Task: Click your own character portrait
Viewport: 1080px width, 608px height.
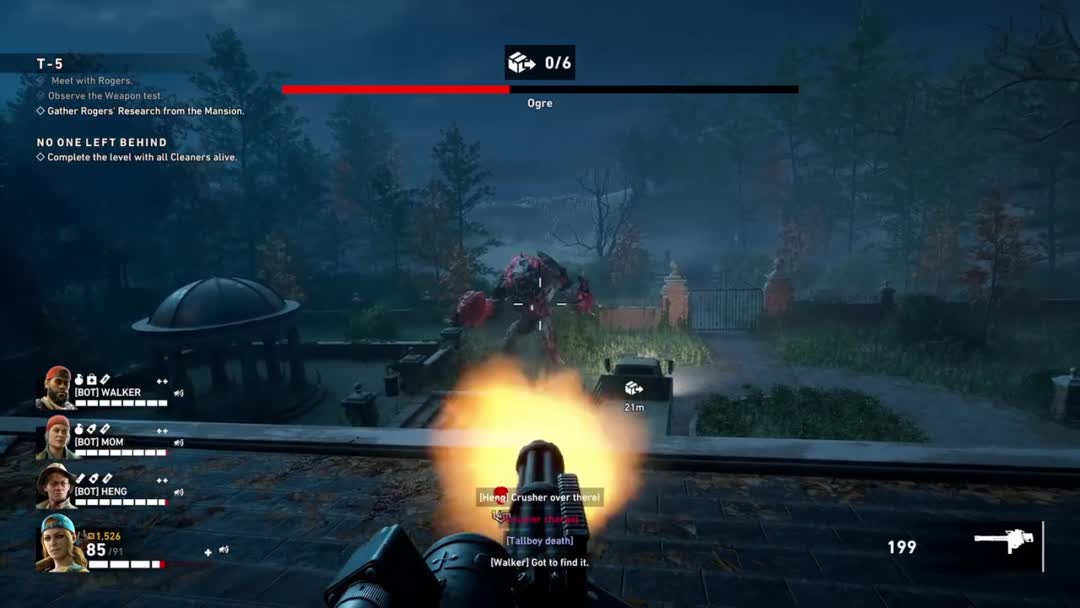Action: click(59, 543)
